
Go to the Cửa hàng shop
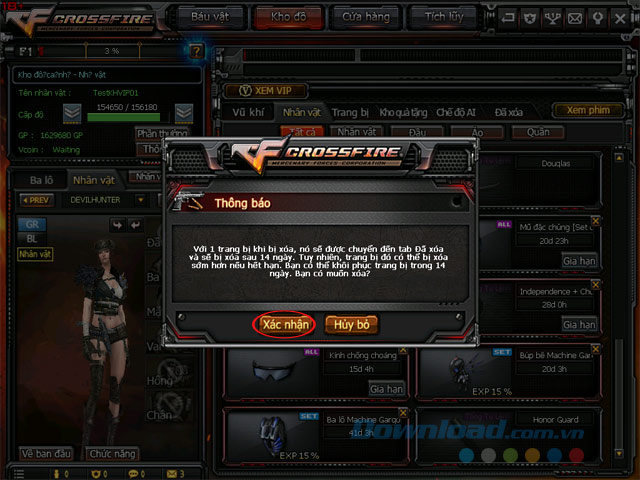(367, 16)
